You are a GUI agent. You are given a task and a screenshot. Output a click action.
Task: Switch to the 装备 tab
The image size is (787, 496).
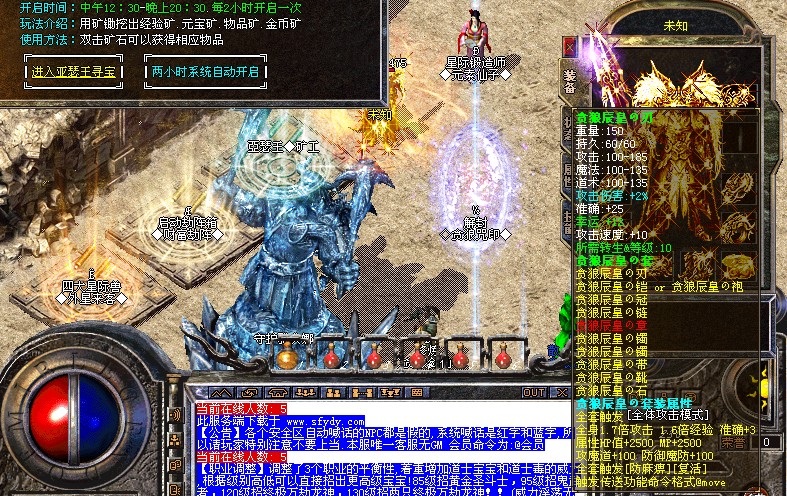tap(569, 80)
